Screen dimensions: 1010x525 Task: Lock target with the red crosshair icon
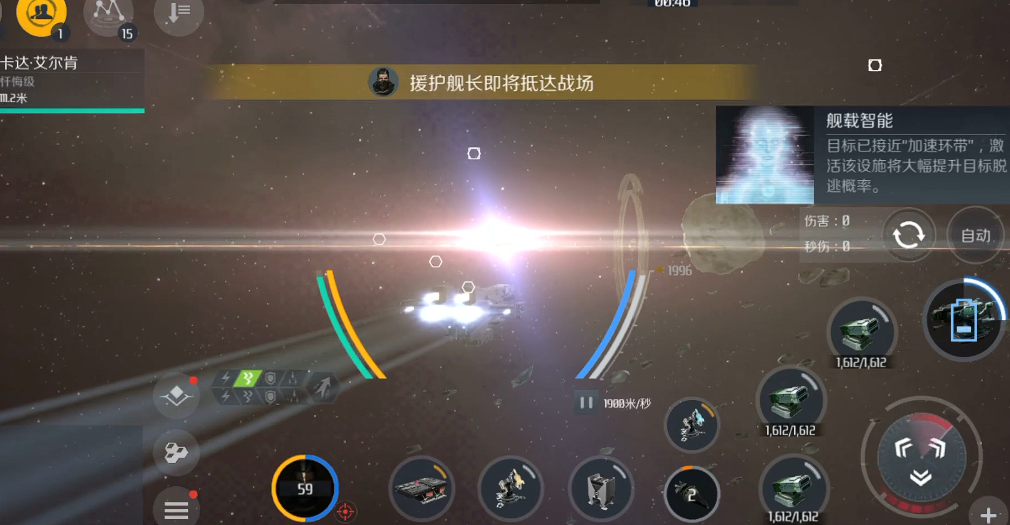(x=346, y=512)
